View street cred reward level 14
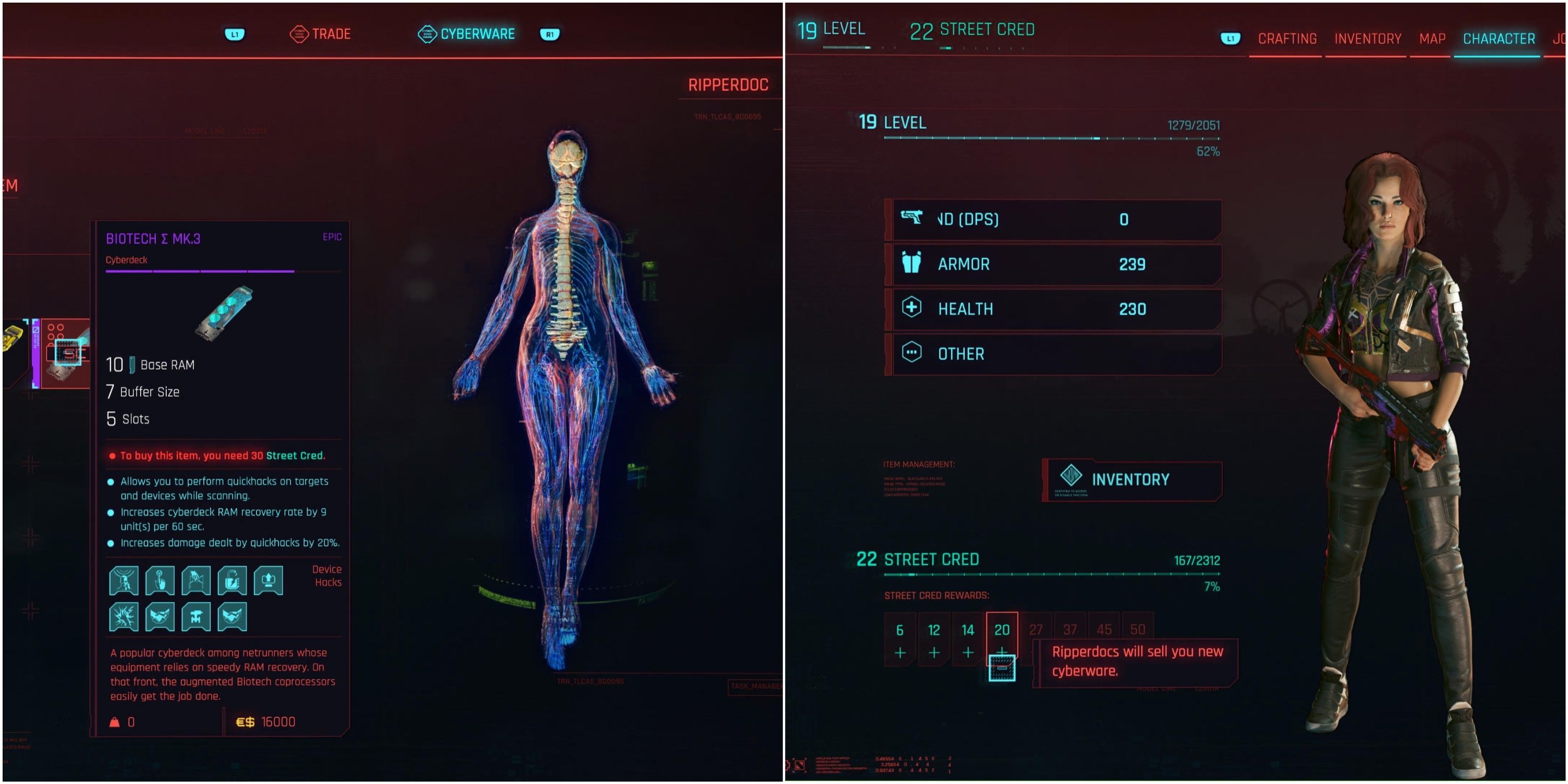Viewport: 1568px width, 784px height. point(968,640)
